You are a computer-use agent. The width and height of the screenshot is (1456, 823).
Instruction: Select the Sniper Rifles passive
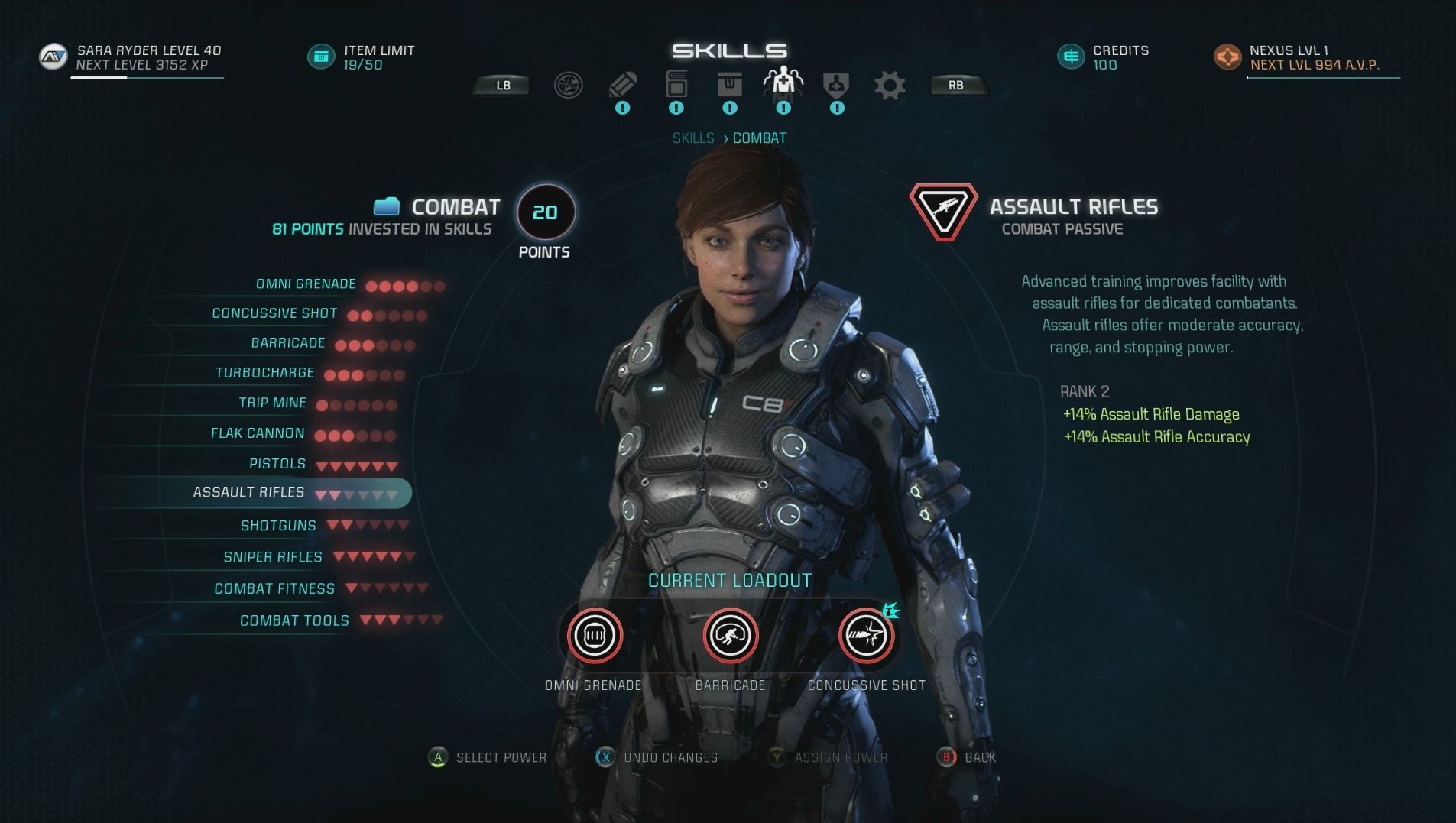[273, 557]
